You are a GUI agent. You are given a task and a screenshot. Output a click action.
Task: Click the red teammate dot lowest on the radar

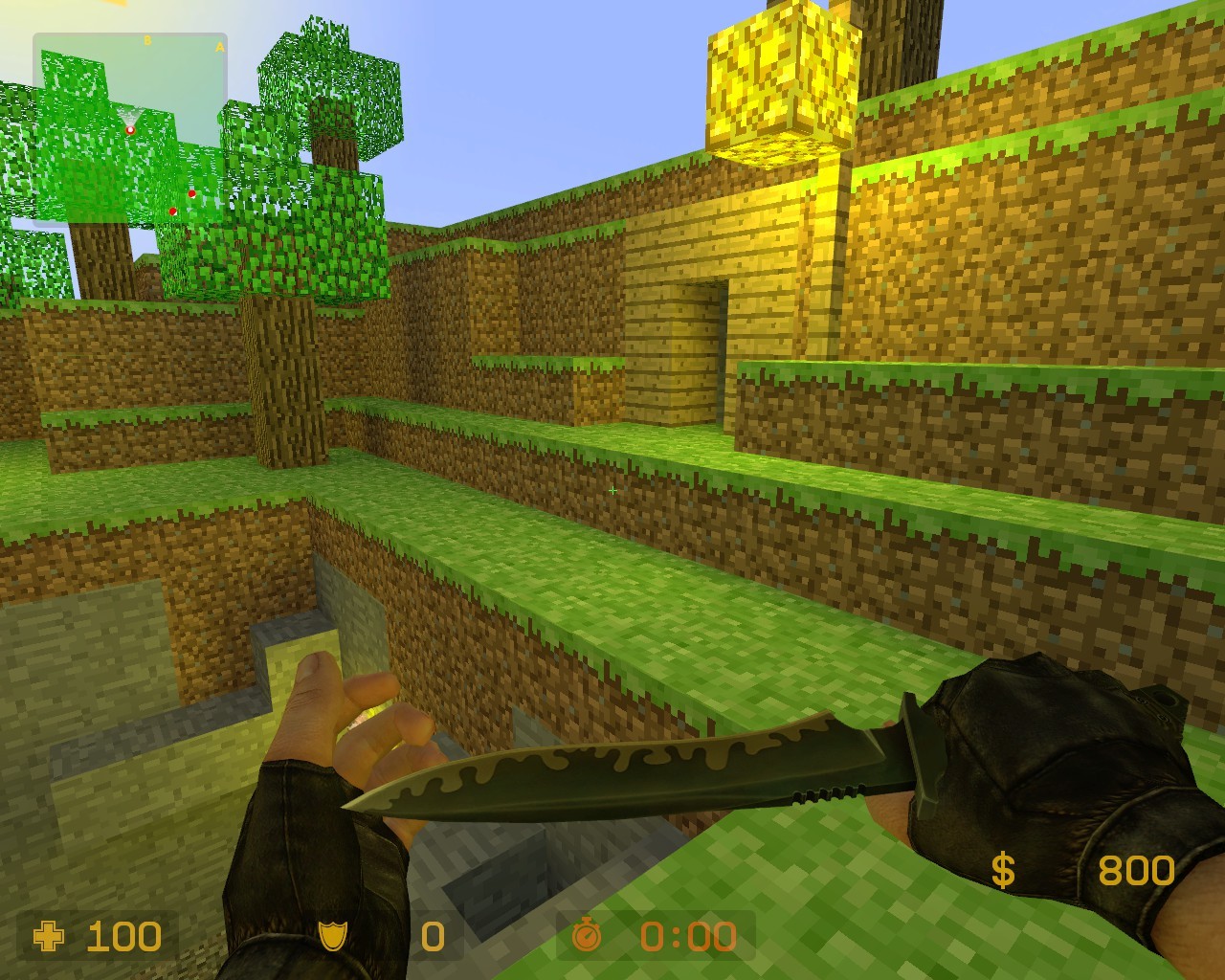pyautogui.click(x=172, y=212)
